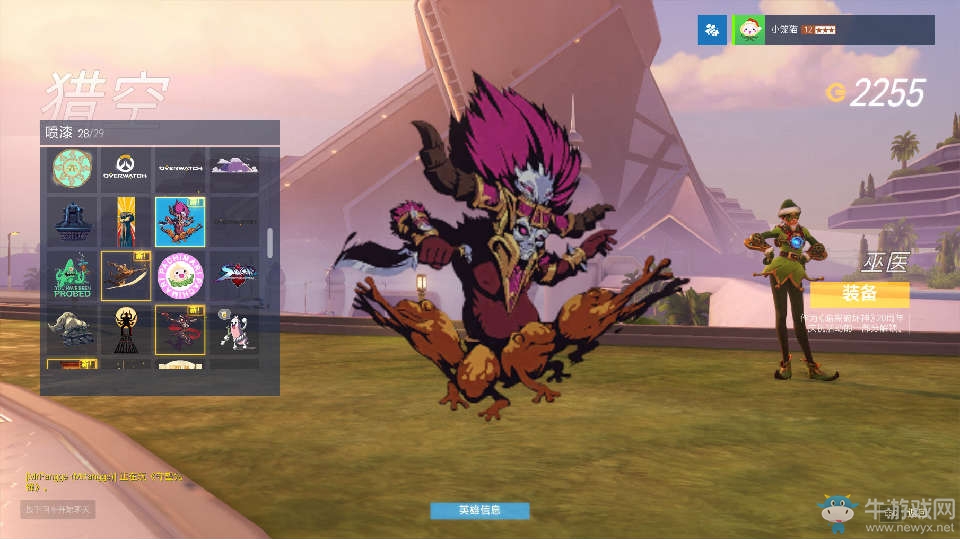The width and height of the screenshot is (960, 539).
Task: Select the black silhouette with orange circle spray
Action: (x=126, y=329)
